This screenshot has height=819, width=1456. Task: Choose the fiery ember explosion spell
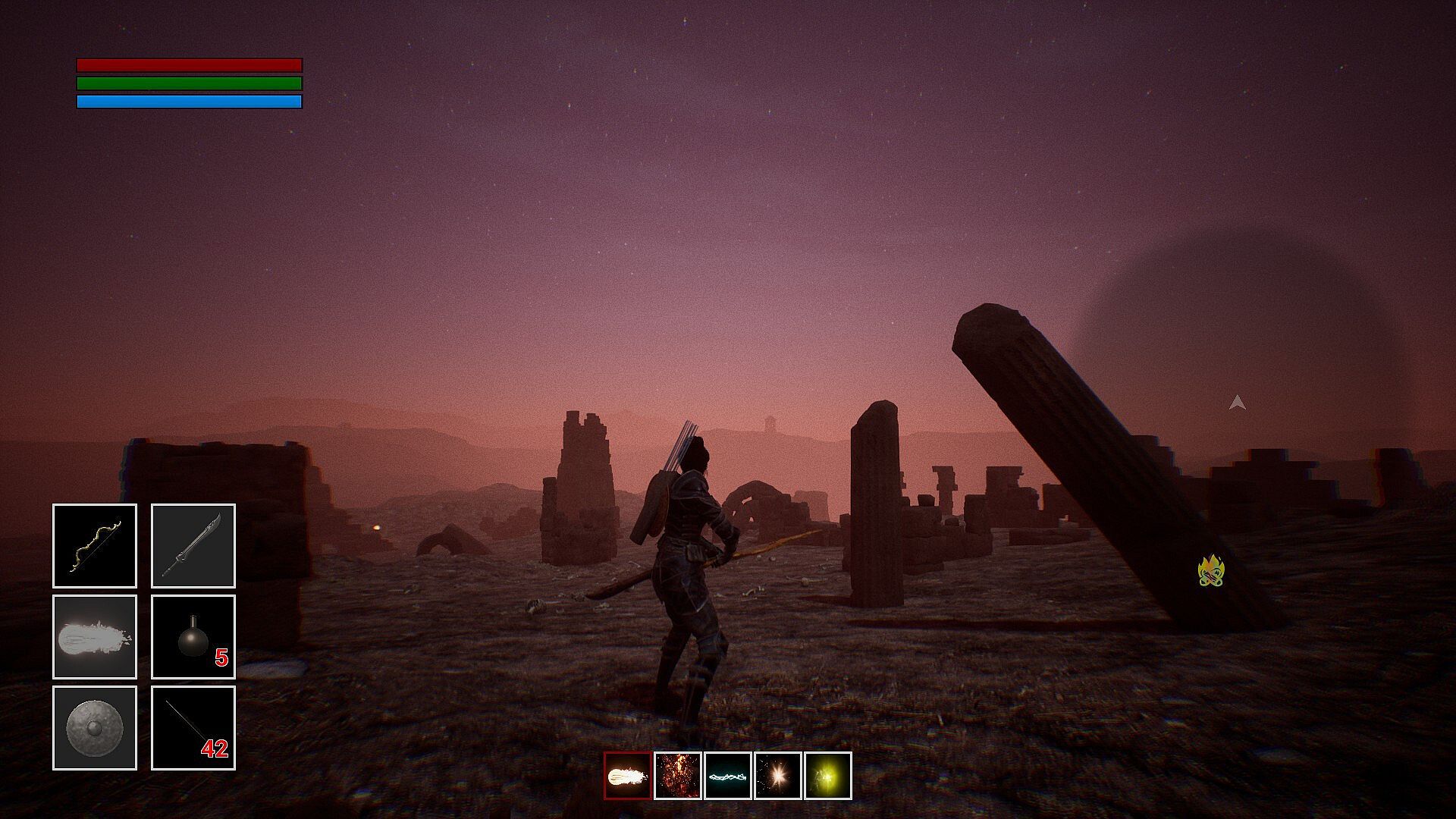pyautogui.click(x=678, y=776)
